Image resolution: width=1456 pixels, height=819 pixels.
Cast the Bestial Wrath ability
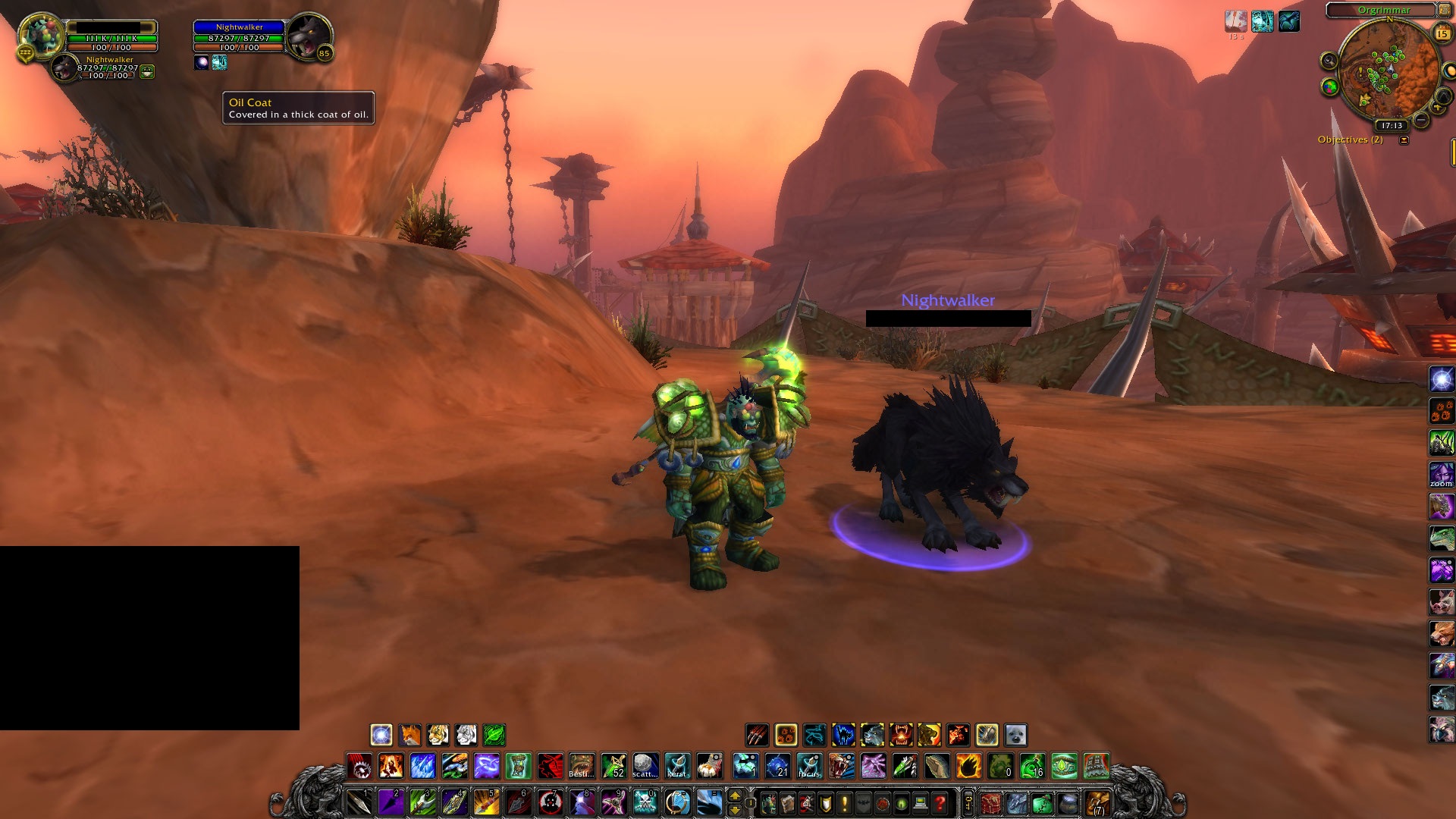pos(582,766)
